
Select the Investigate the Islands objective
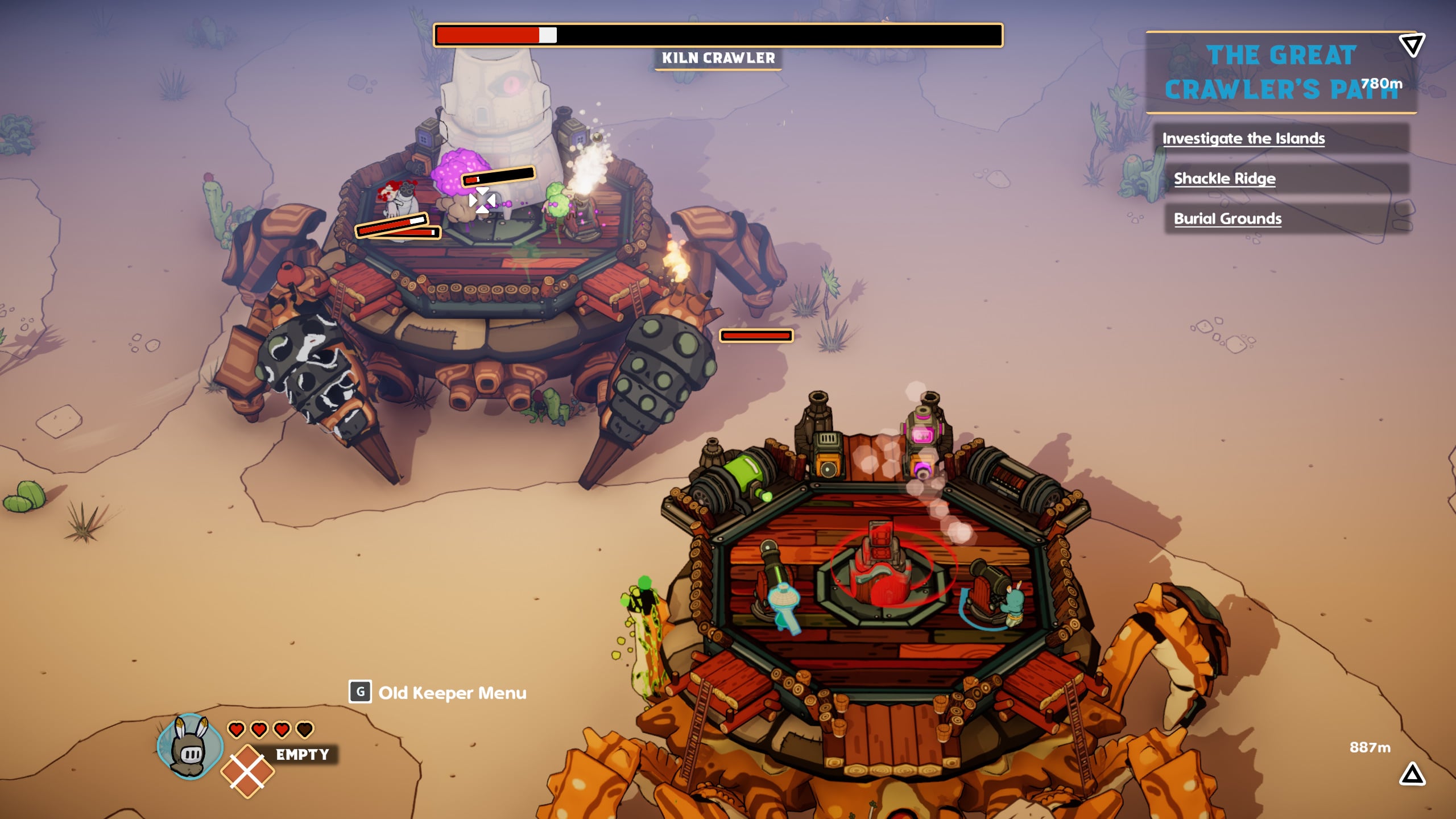click(1243, 139)
